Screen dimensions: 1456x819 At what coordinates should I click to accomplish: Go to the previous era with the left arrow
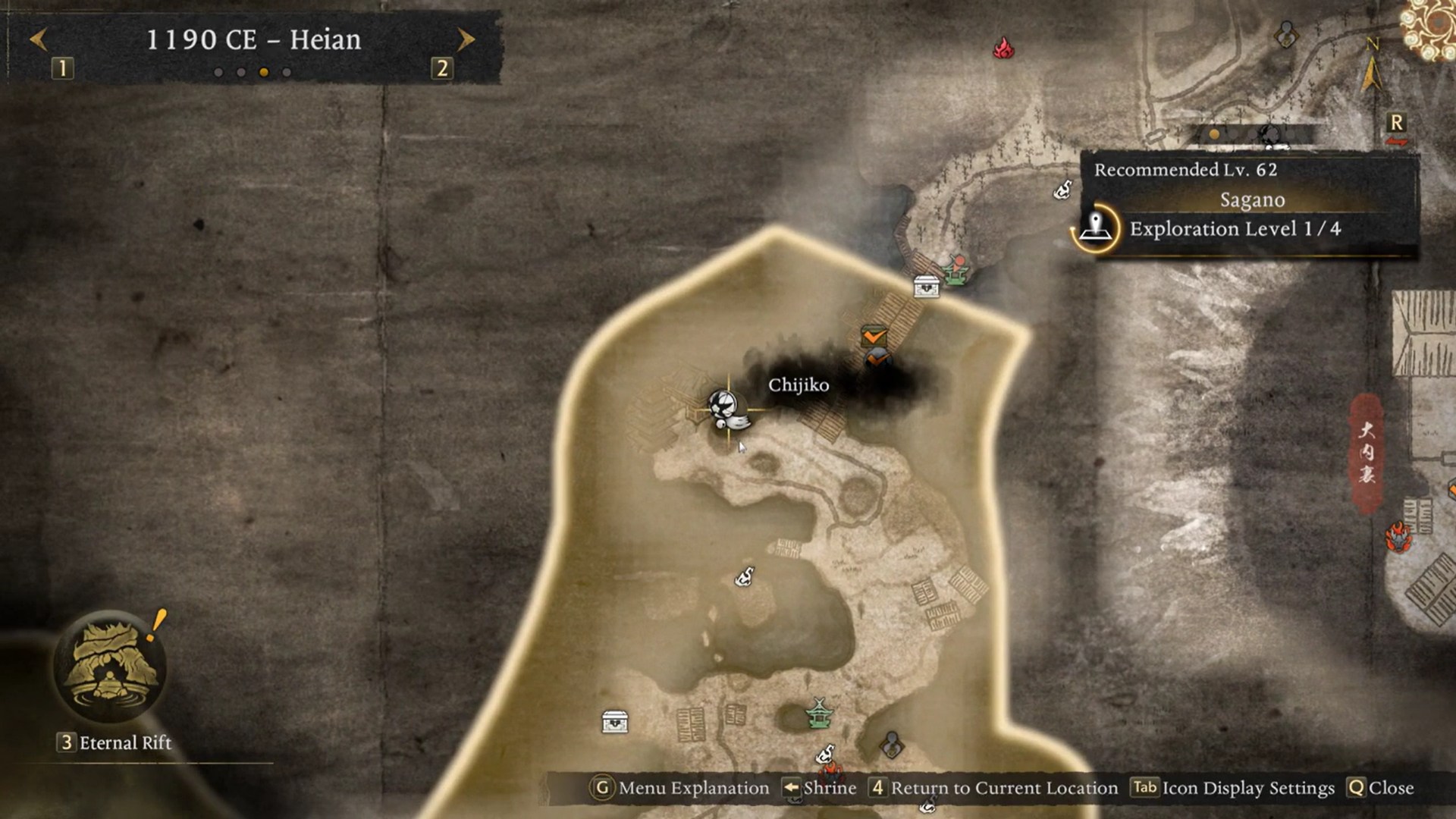(38, 40)
